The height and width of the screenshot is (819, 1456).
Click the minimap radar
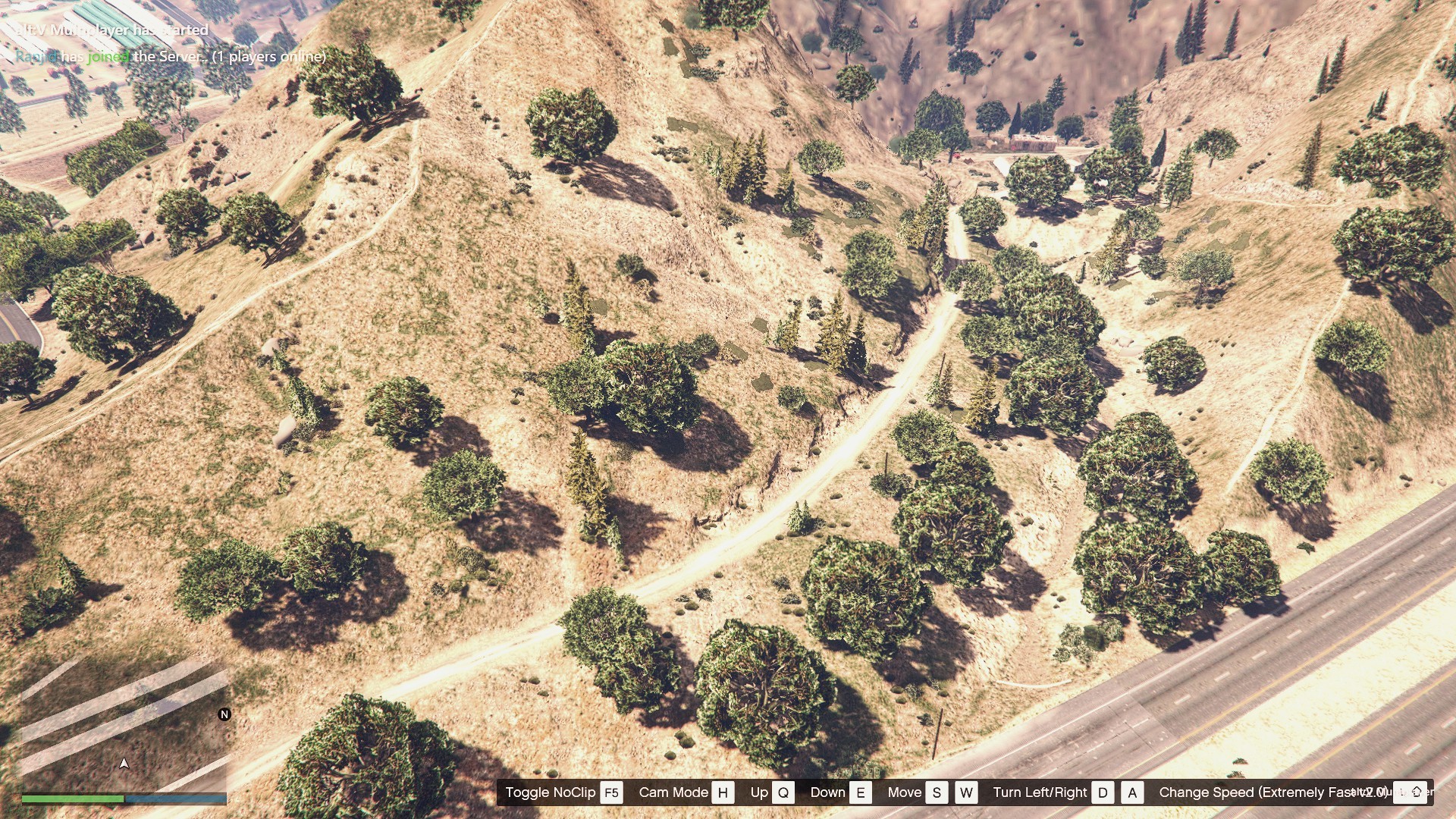124,724
